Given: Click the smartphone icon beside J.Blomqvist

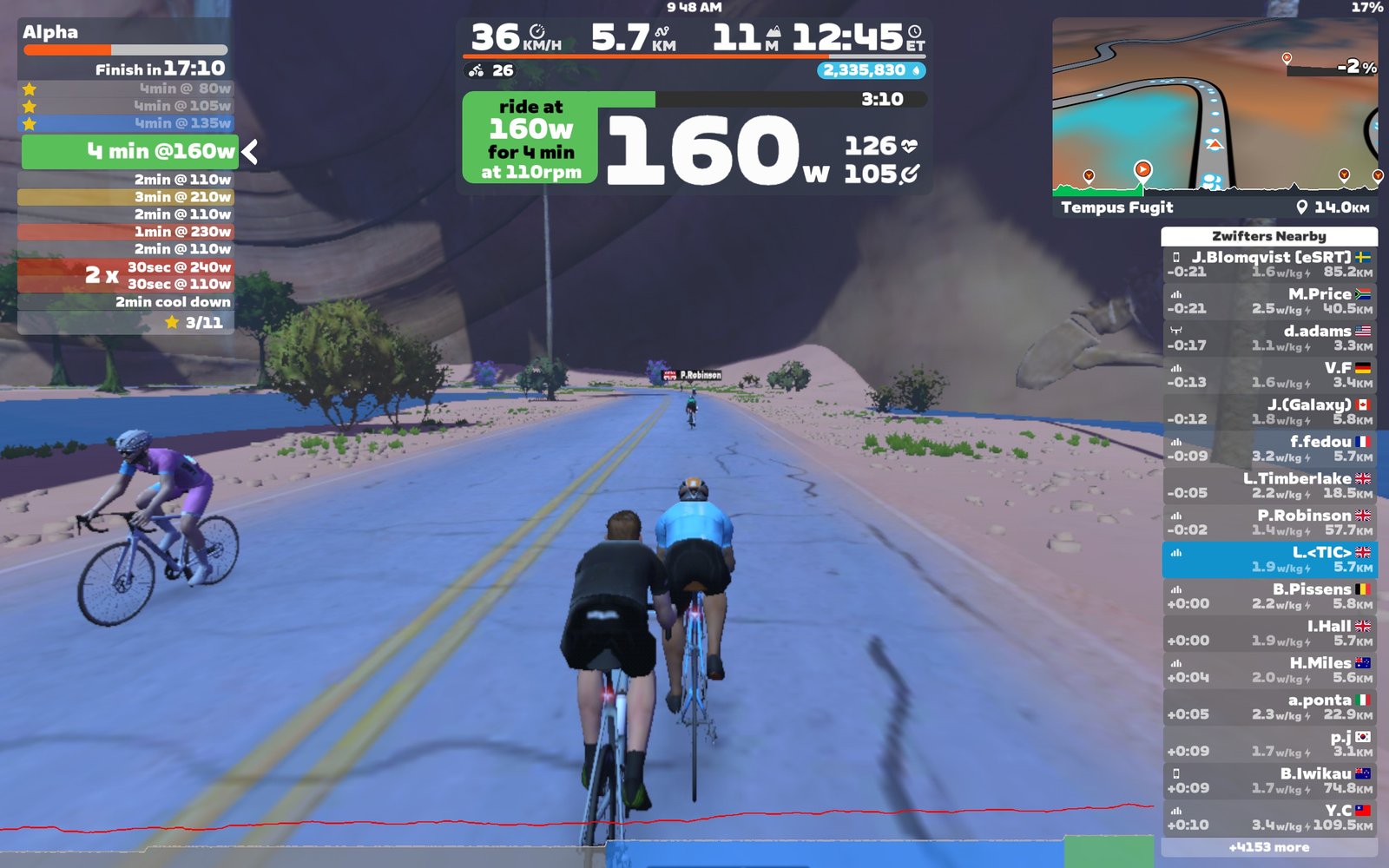Looking at the screenshot, I should [x=1176, y=257].
